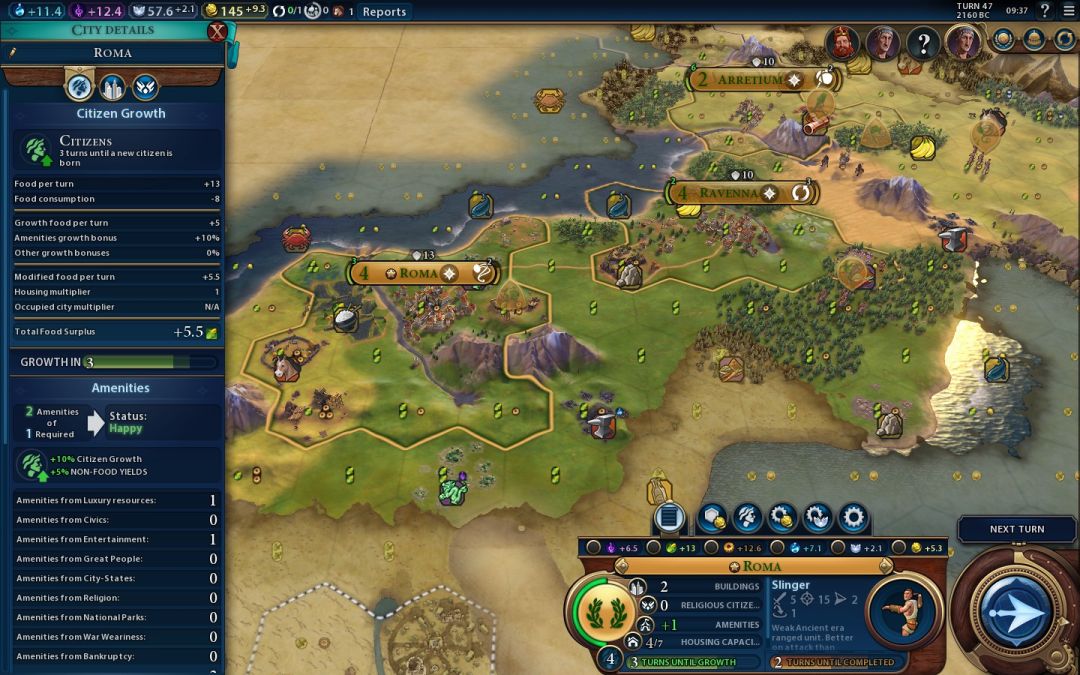
Task: Open the Reports screen
Action: point(384,12)
